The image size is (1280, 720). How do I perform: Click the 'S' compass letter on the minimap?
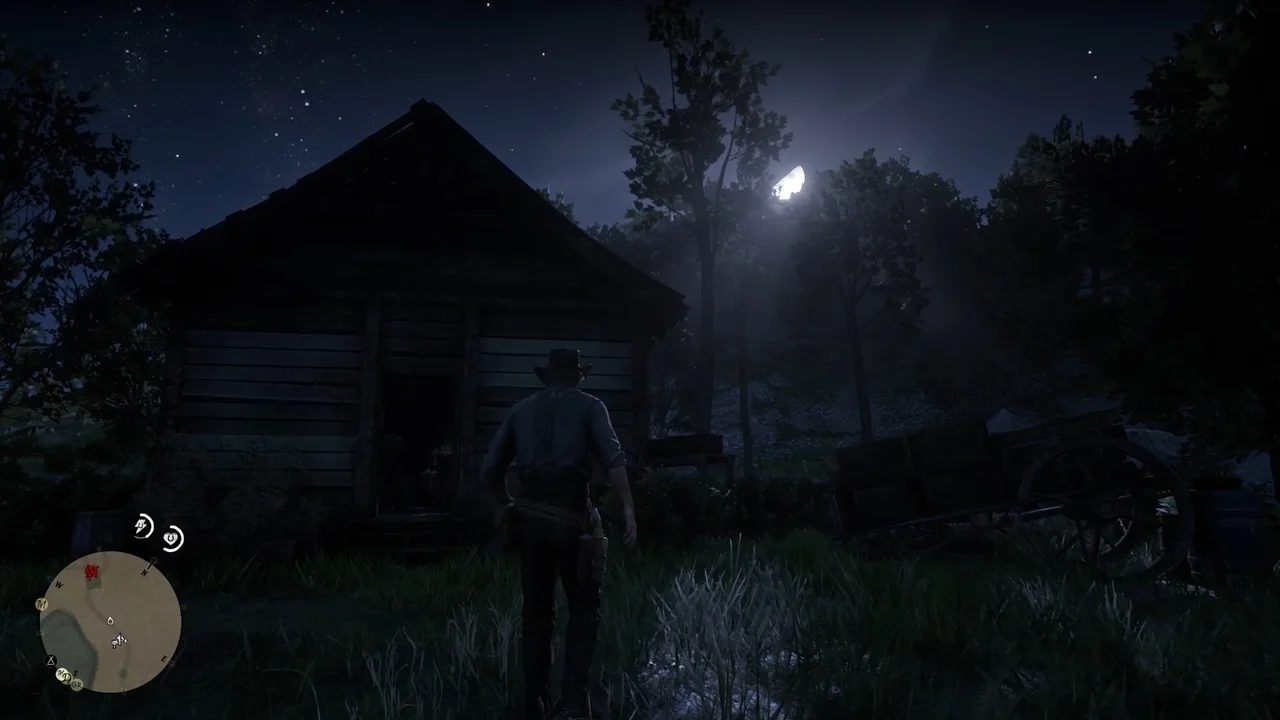[x=77, y=672]
